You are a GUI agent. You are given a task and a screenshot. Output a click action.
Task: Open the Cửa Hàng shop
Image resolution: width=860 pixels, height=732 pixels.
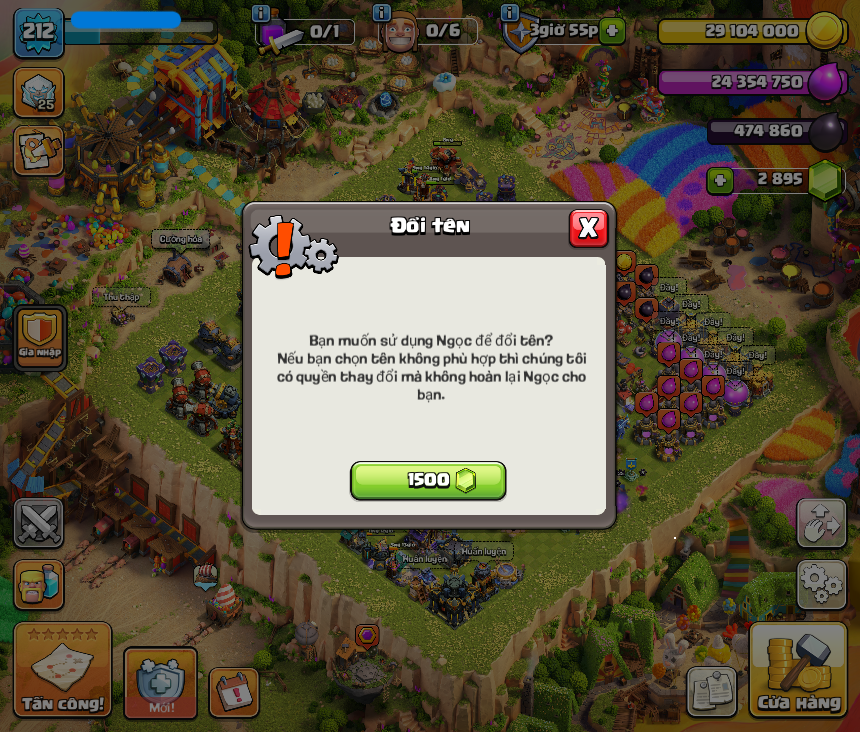(x=798, y=670)
